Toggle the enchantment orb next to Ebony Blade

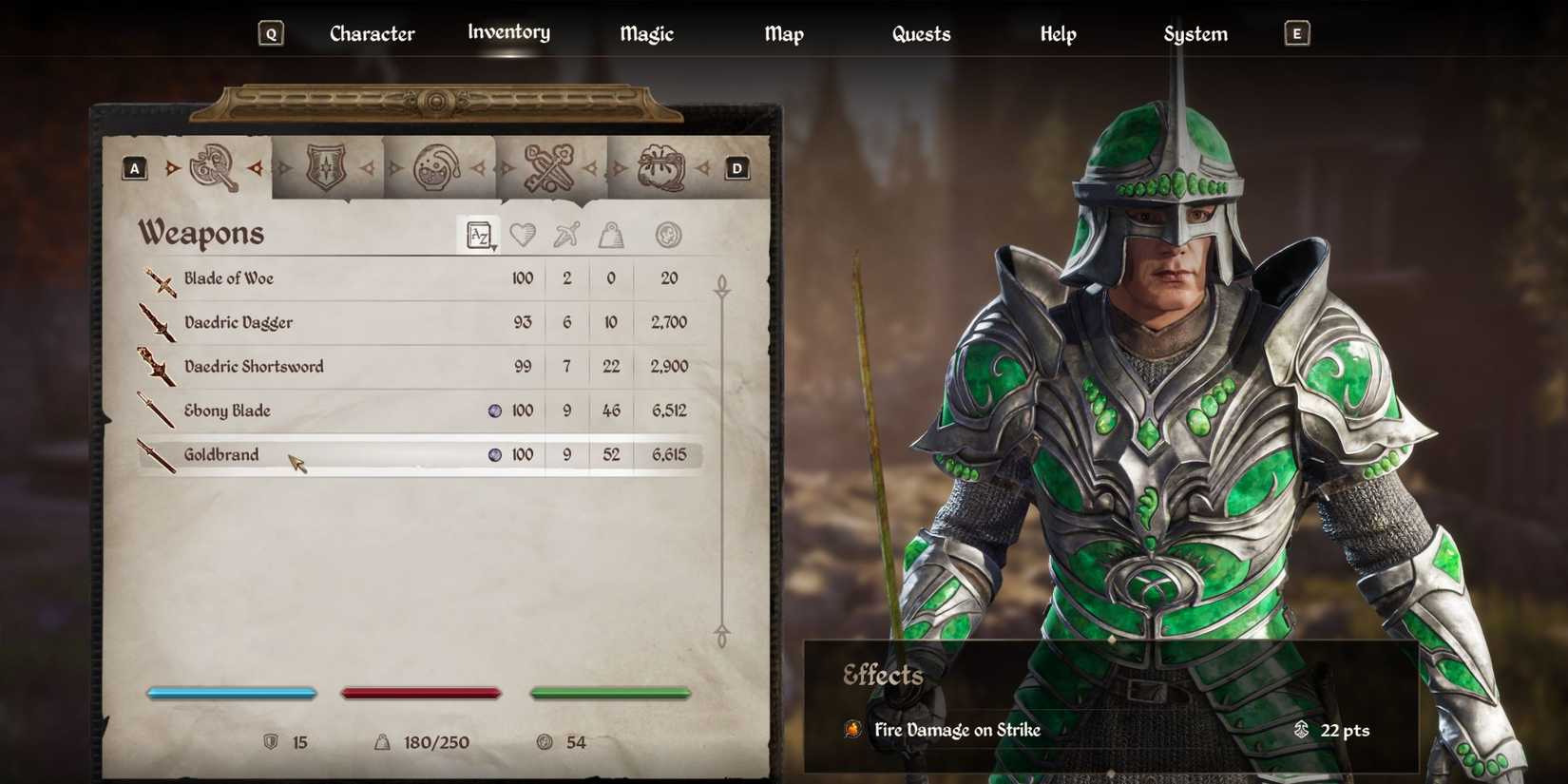pyautogui.click(x=493, y=411)
